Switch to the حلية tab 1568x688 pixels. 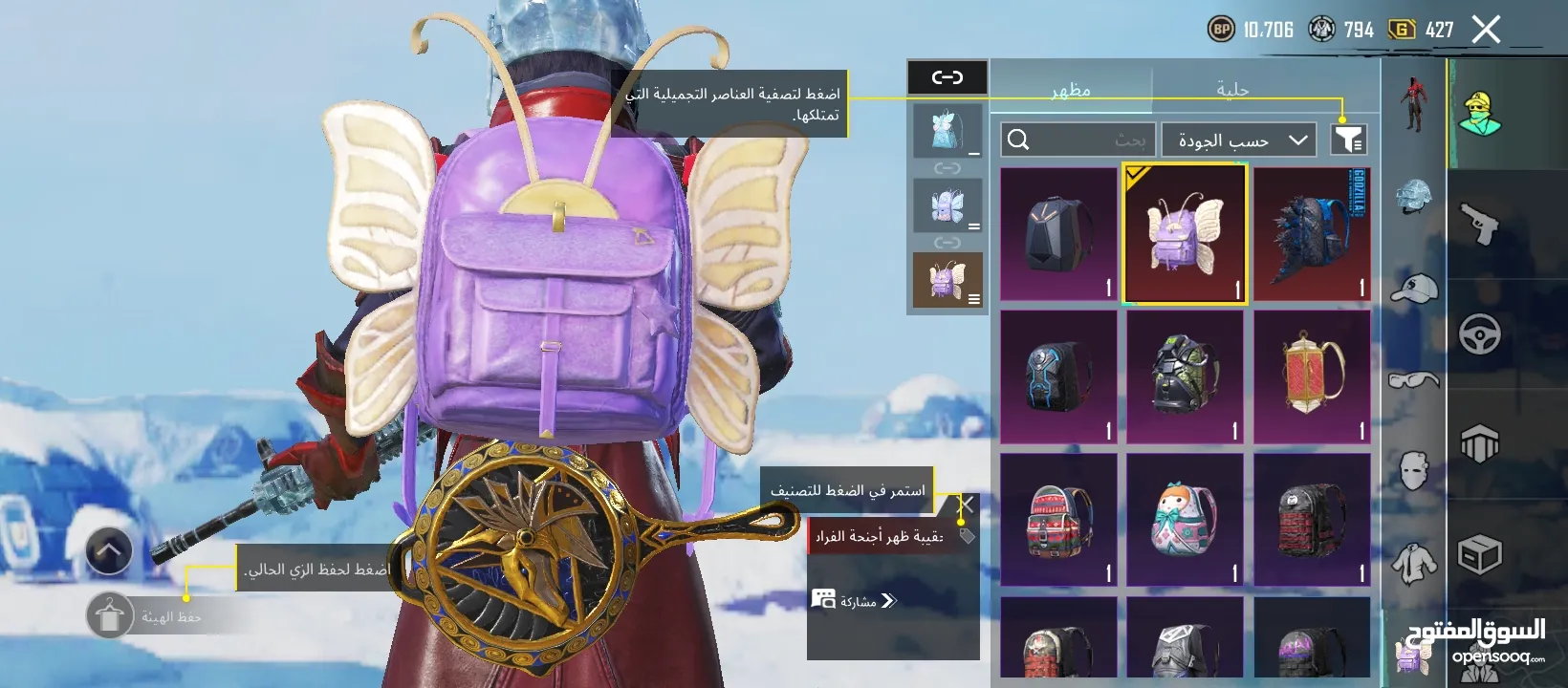pyautogui.click(x=1232, y=89)
